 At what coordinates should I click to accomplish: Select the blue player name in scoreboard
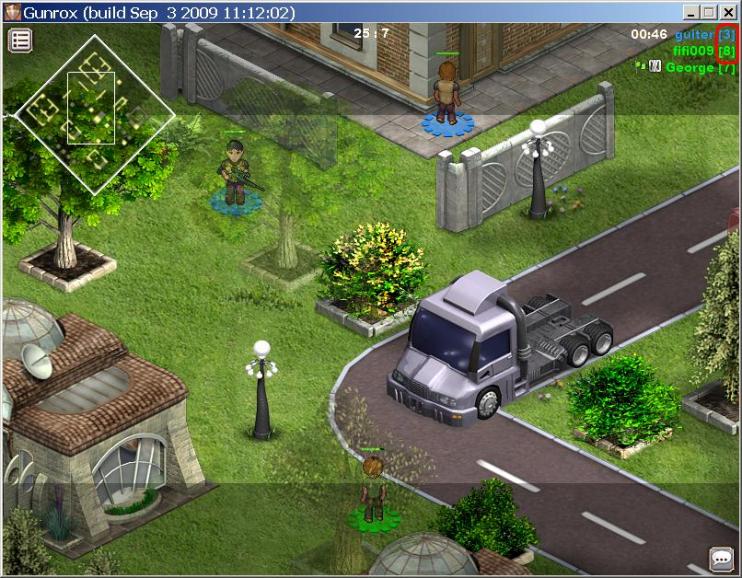(693, 35)
